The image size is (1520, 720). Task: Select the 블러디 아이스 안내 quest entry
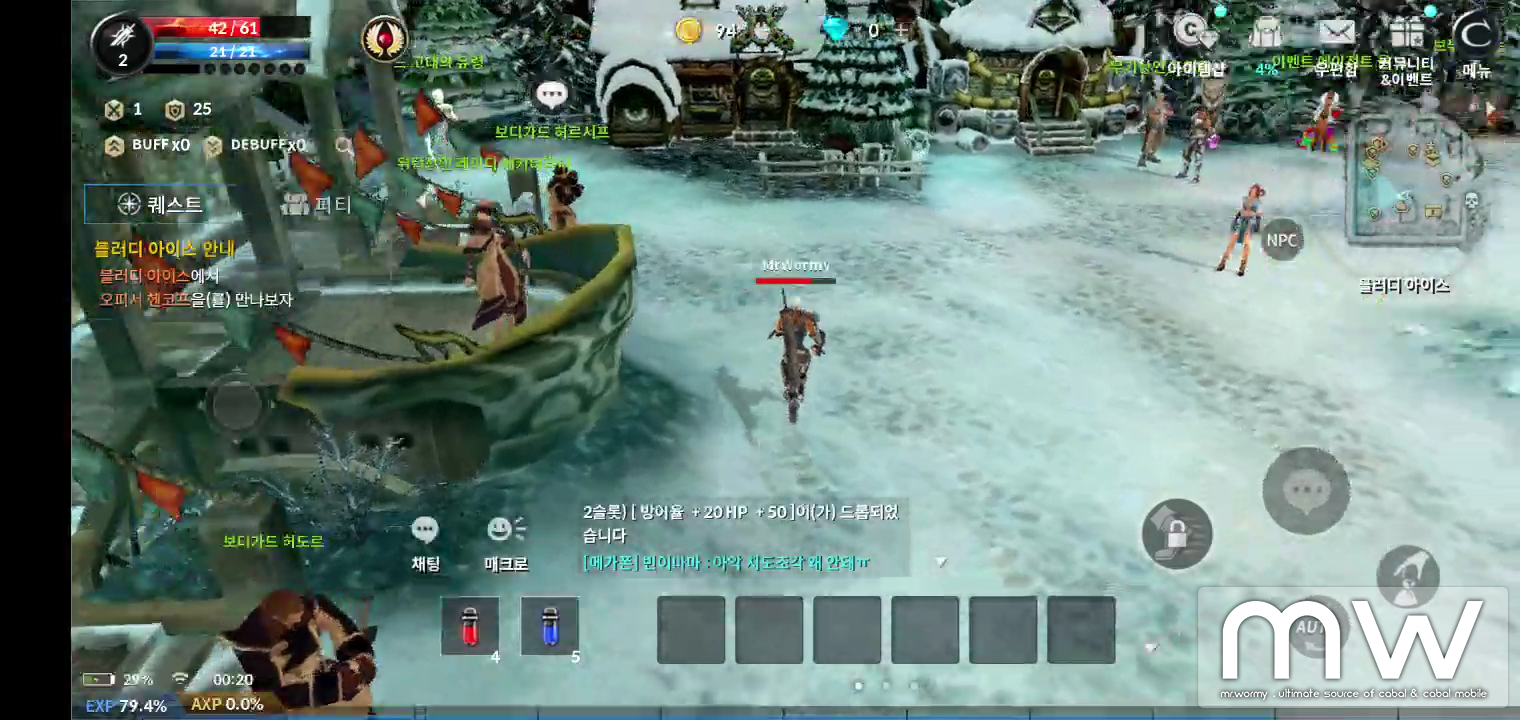(x=165, y=249)
